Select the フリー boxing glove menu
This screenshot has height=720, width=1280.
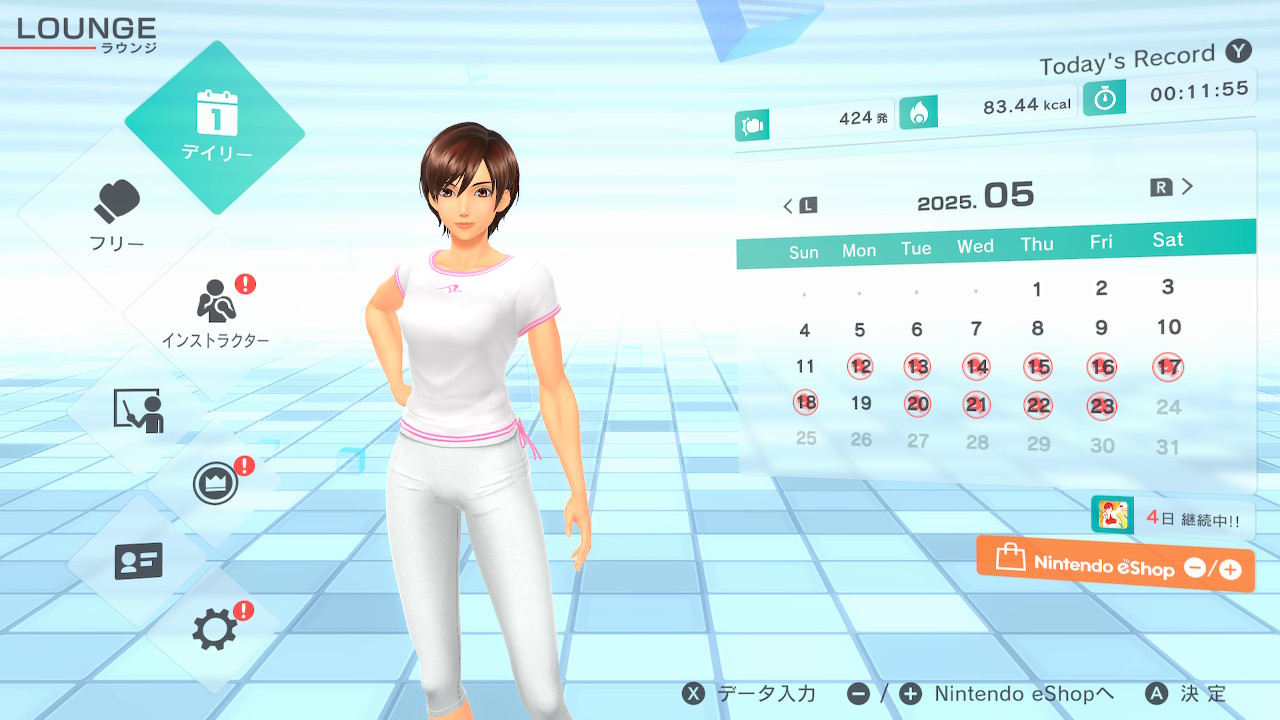point(118,215)
